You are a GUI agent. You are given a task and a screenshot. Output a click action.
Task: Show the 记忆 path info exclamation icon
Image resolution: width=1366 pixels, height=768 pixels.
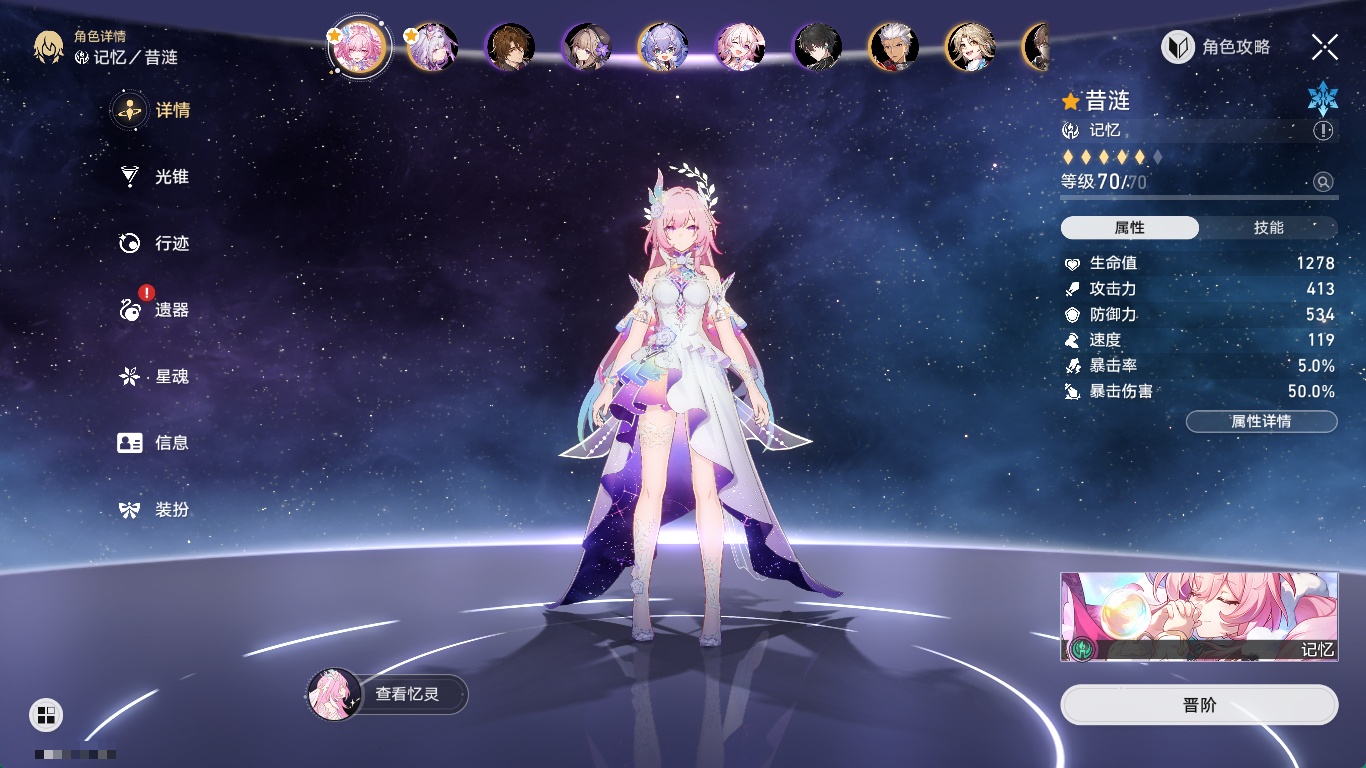1323,131
